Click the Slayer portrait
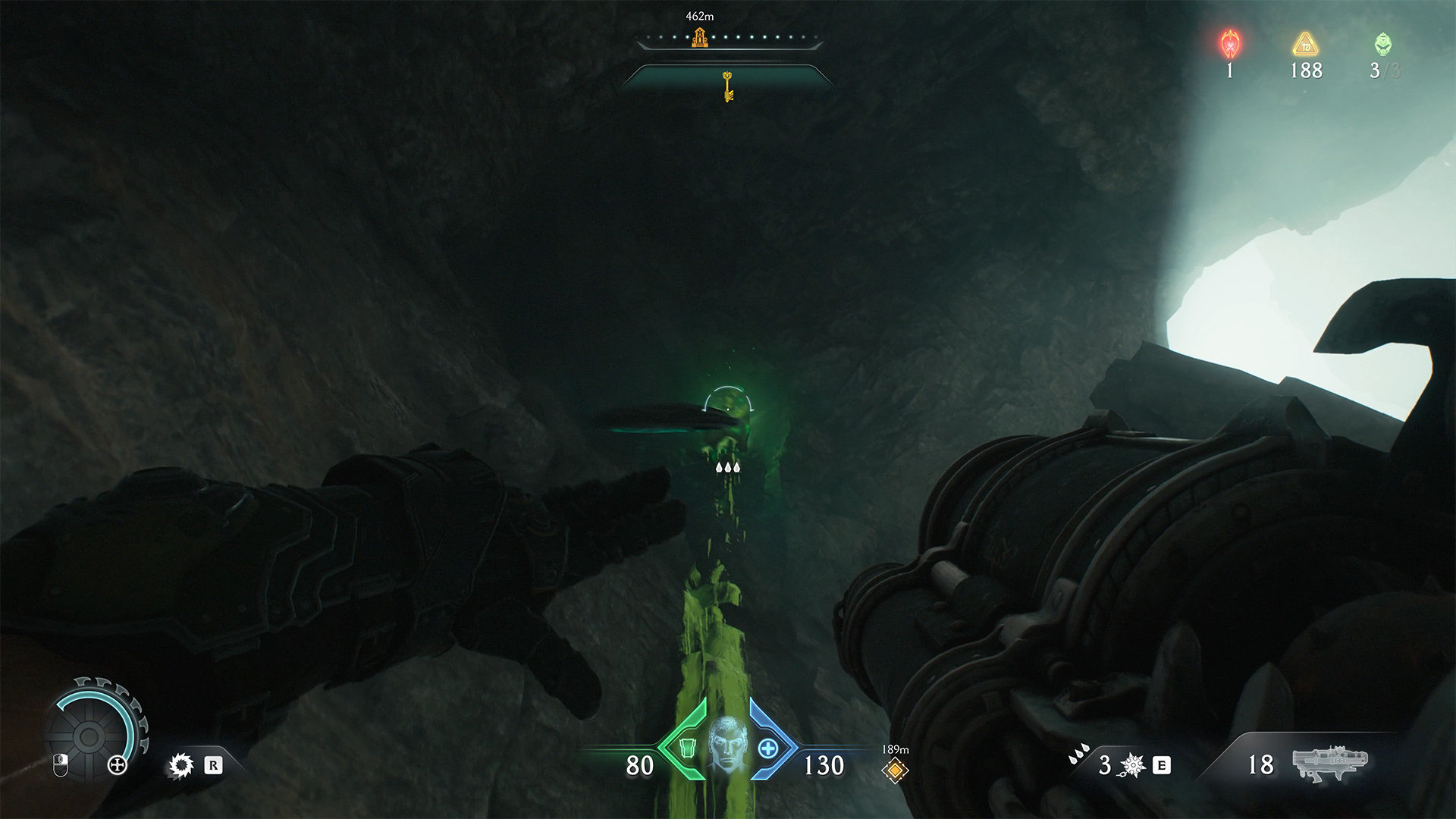Viewport: 1456px width, 819px height. pos(727,746)
